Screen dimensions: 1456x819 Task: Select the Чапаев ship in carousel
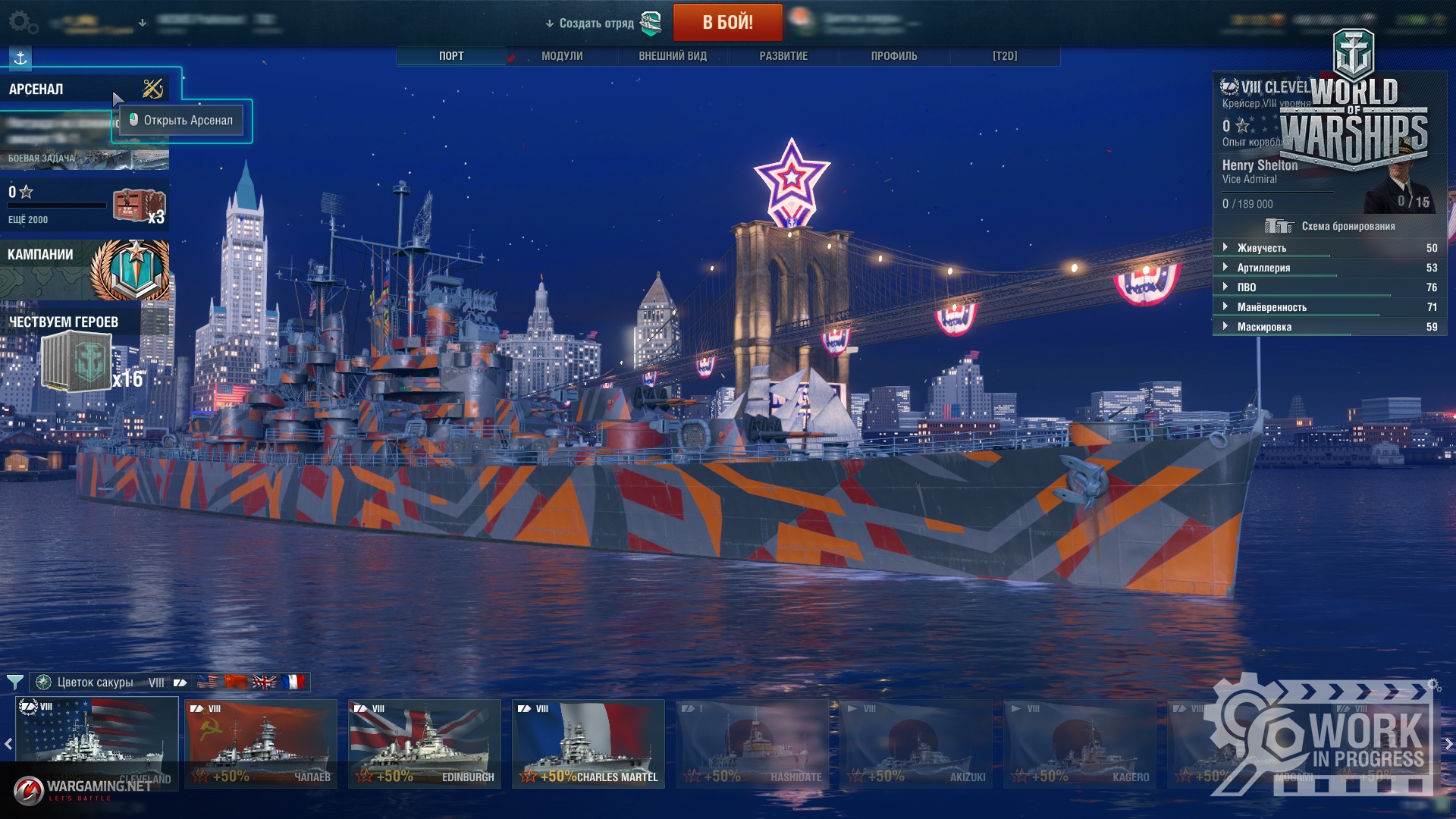point(261,743)
